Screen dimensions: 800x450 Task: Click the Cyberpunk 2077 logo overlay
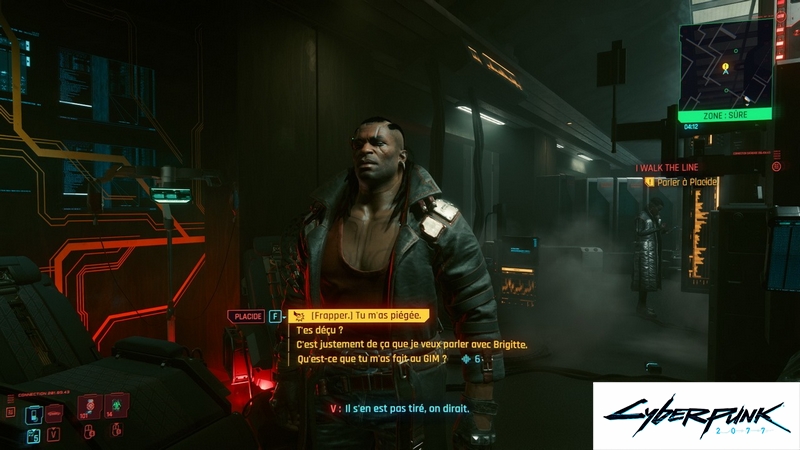(x=696, y=415)
